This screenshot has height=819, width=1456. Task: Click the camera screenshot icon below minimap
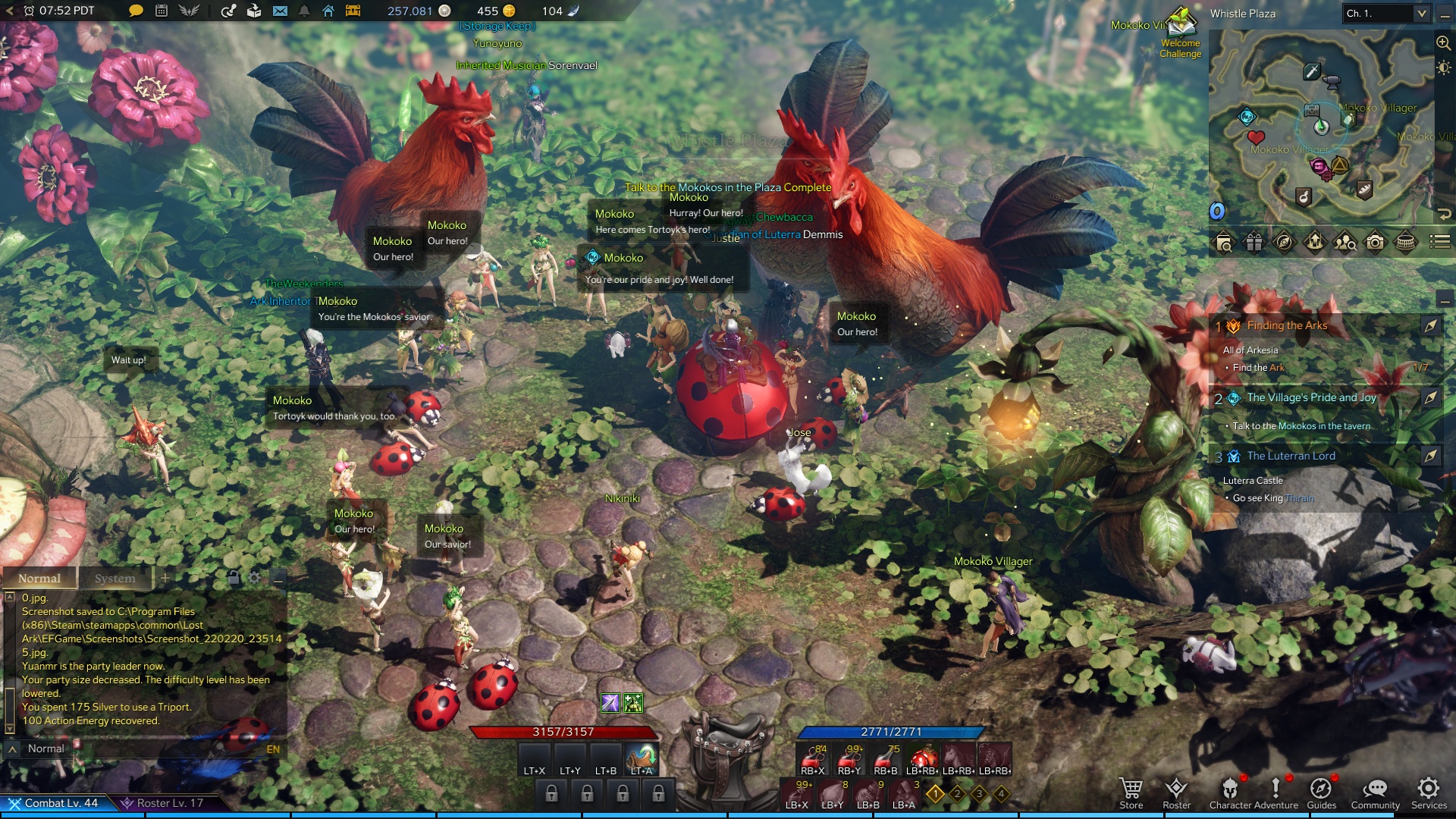(x=1375, y=242)
